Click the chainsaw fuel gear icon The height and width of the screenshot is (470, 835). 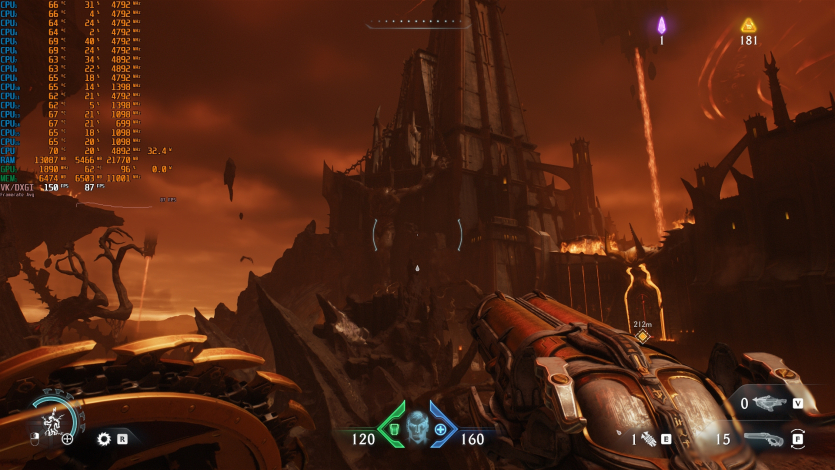click(x=103, y=438)
